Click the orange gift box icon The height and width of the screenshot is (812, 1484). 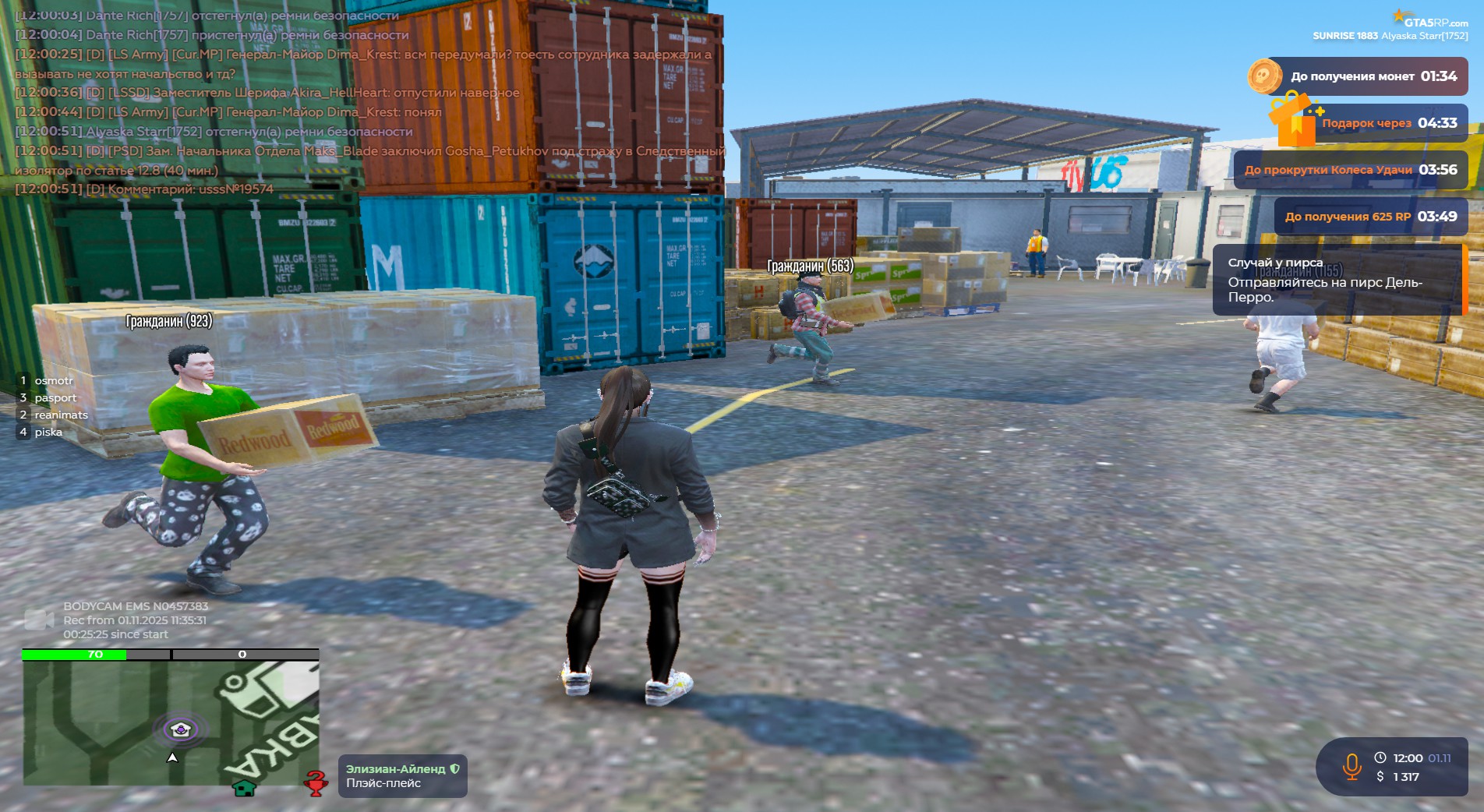point(1294,121)
